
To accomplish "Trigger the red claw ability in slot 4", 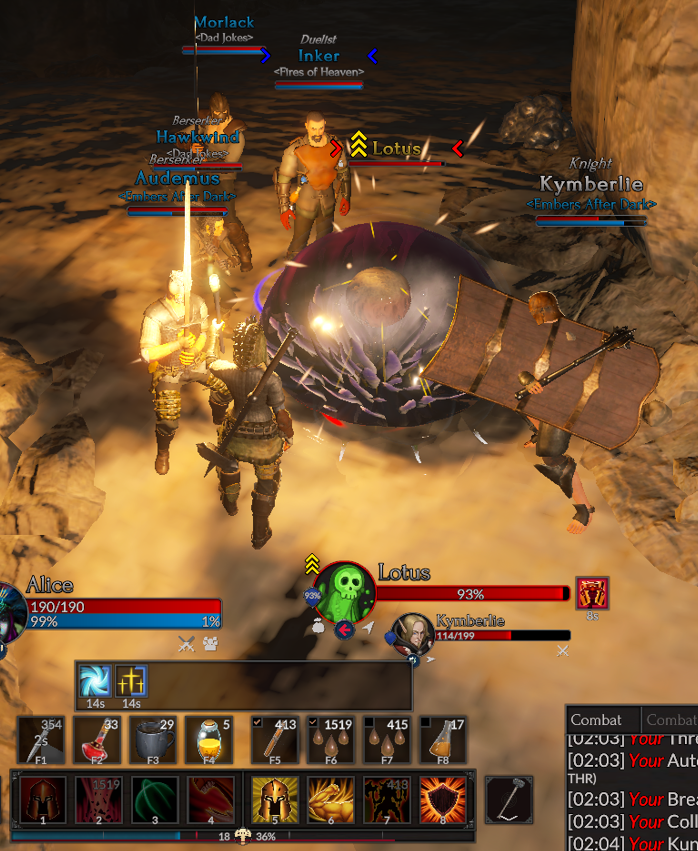I will click(211, 799).
